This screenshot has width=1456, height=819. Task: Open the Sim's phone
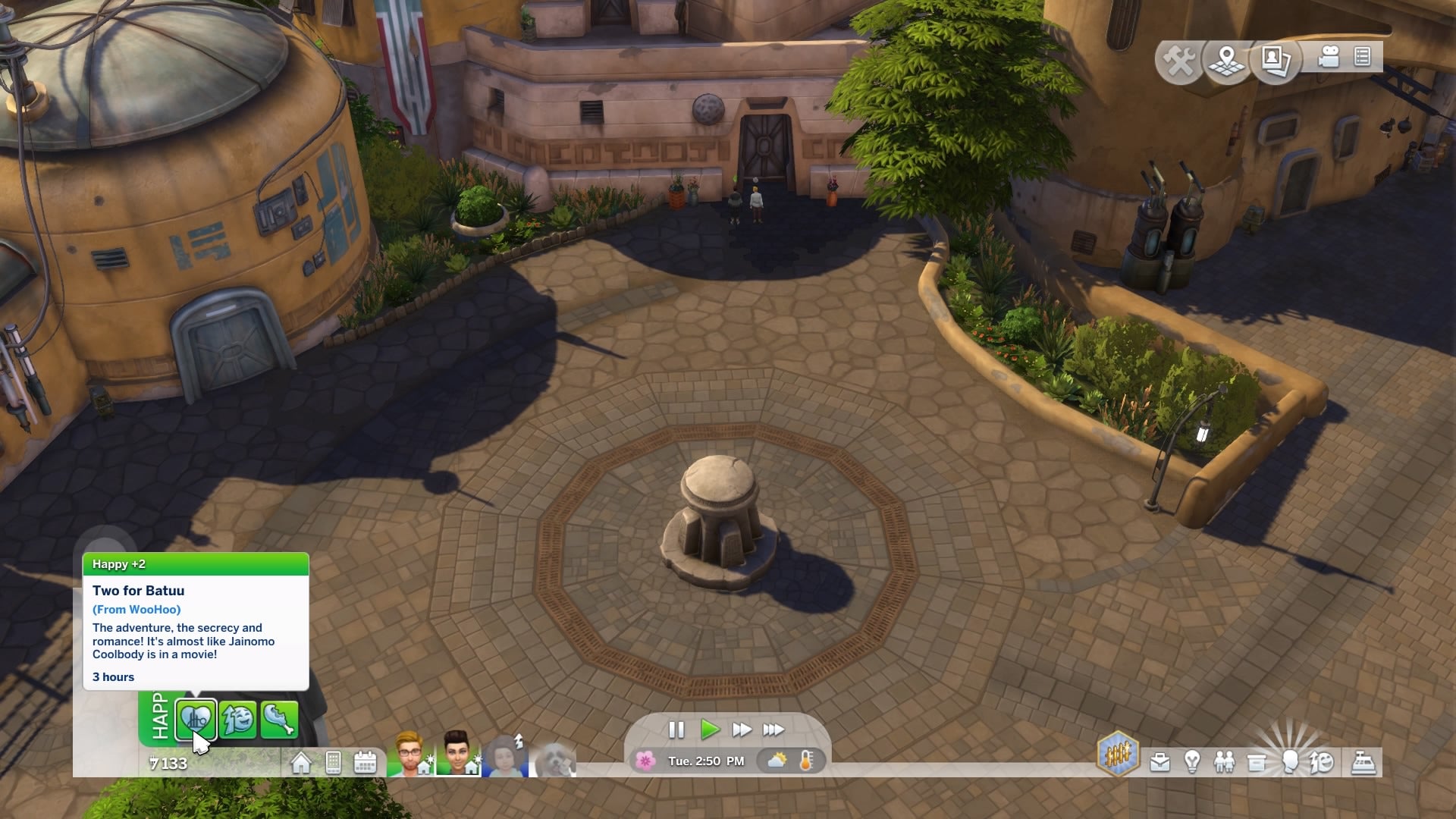pos(333,762)
